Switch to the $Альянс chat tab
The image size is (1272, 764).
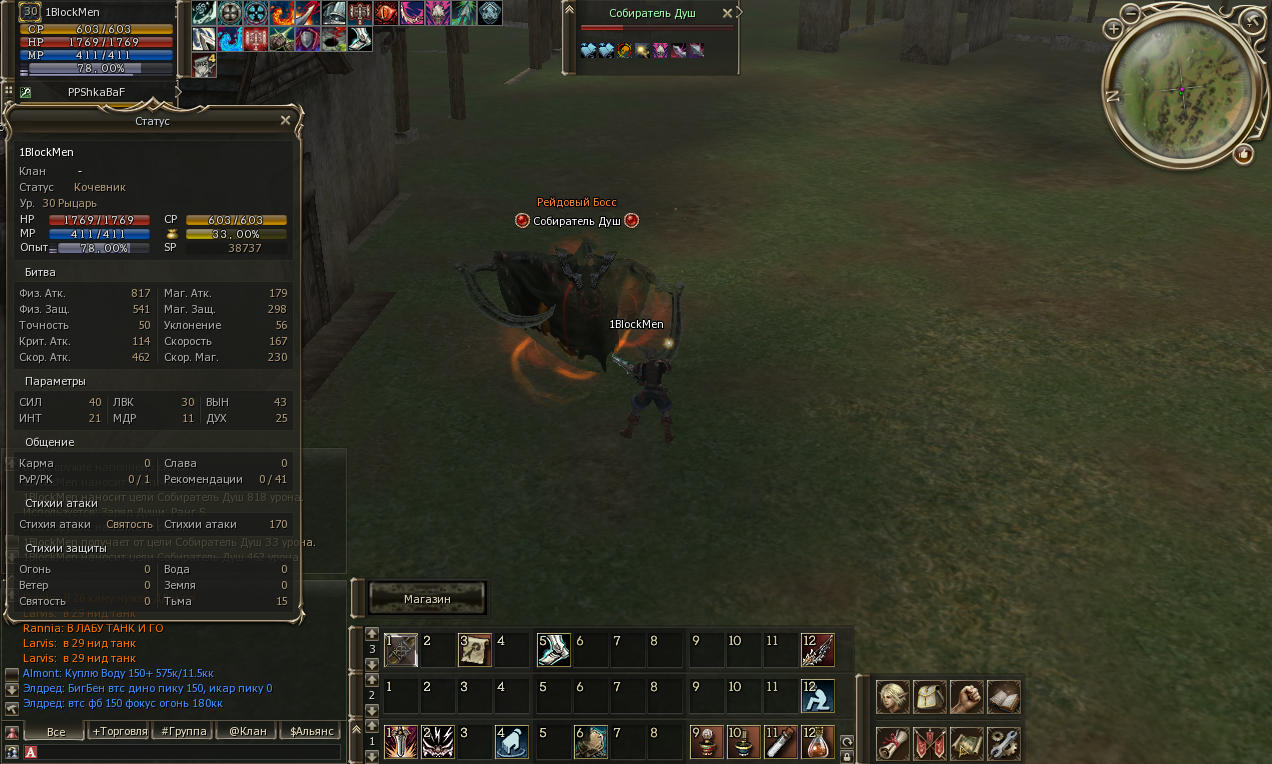pos(310,731)
